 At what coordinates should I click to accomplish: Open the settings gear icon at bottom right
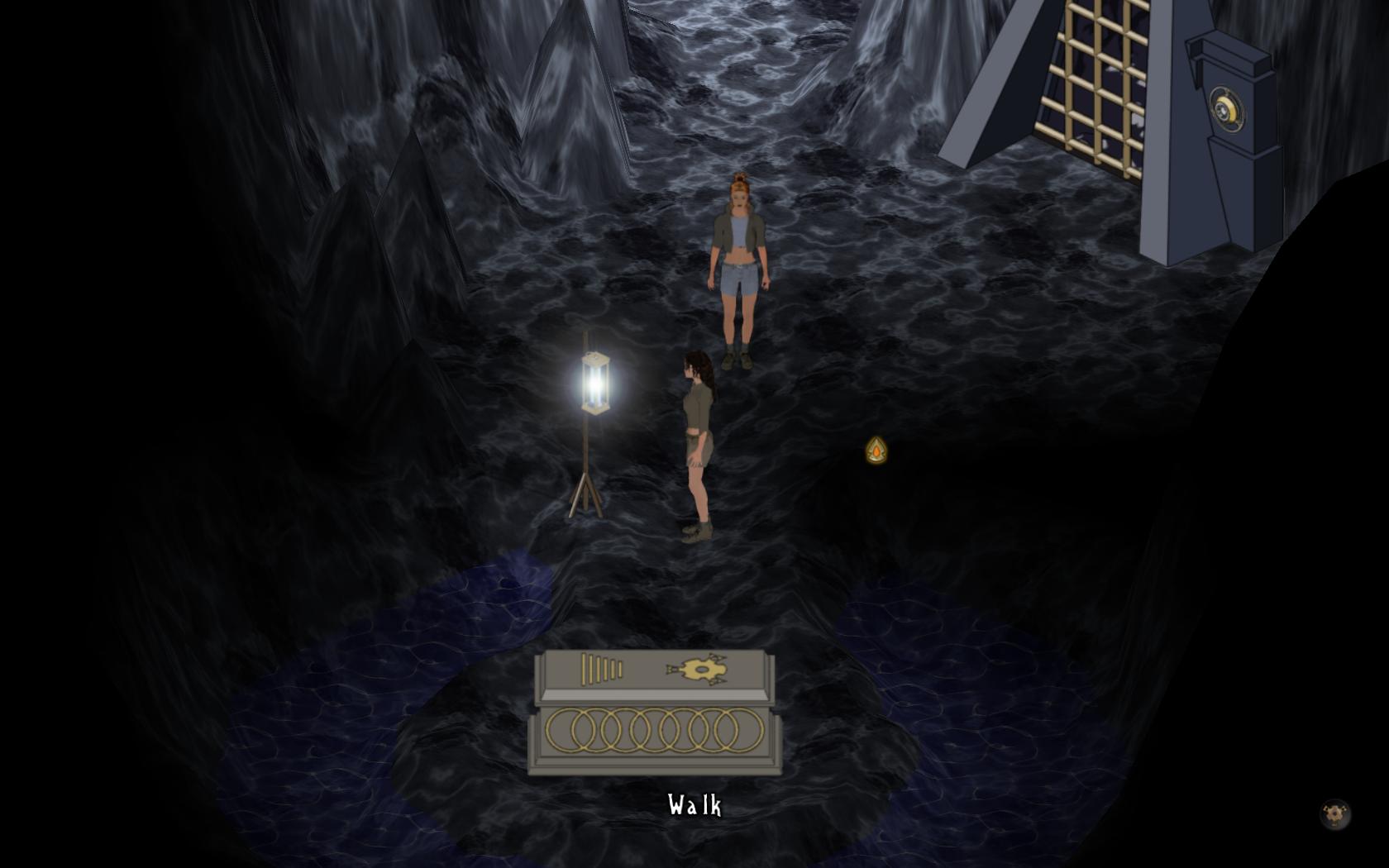[x=1334, y=814]
